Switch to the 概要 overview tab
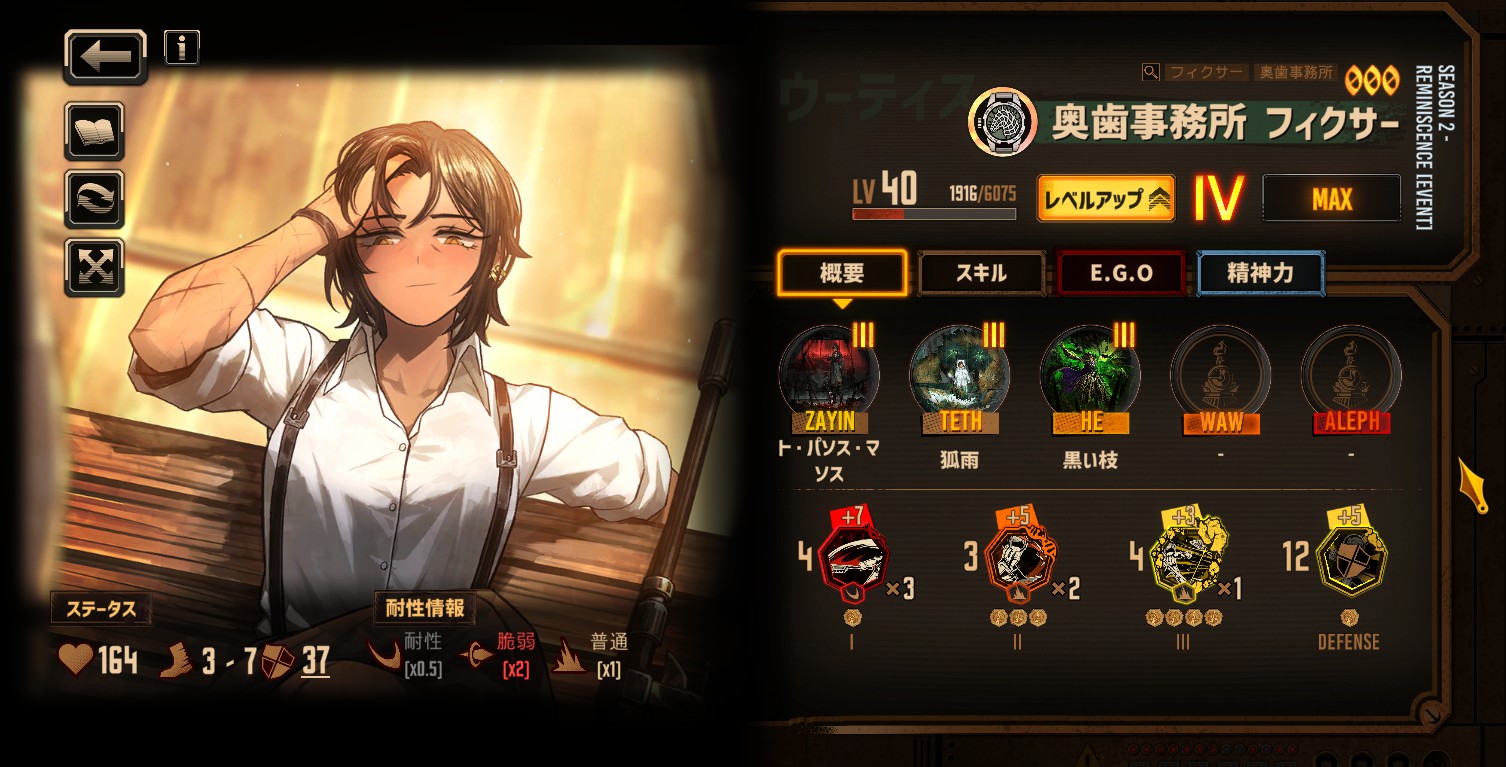Screen dimensions: 1506x767 click(x=842, y=273)
